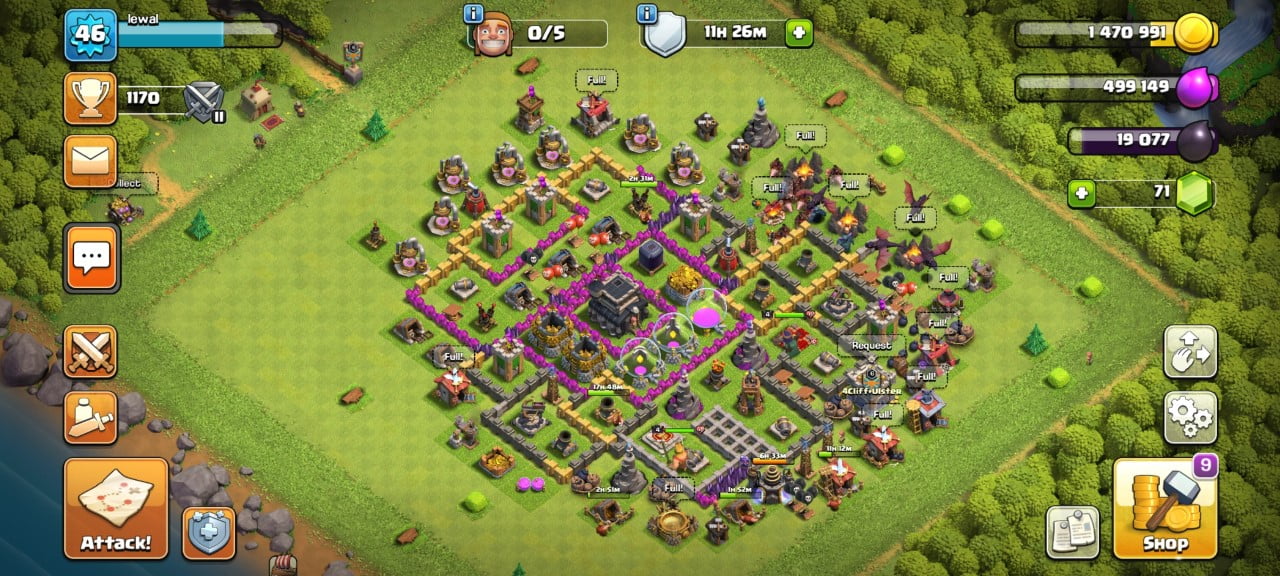
Task: Open the blue shield button beside Attack
Action: pyautogui.click(x=209, y=533)
